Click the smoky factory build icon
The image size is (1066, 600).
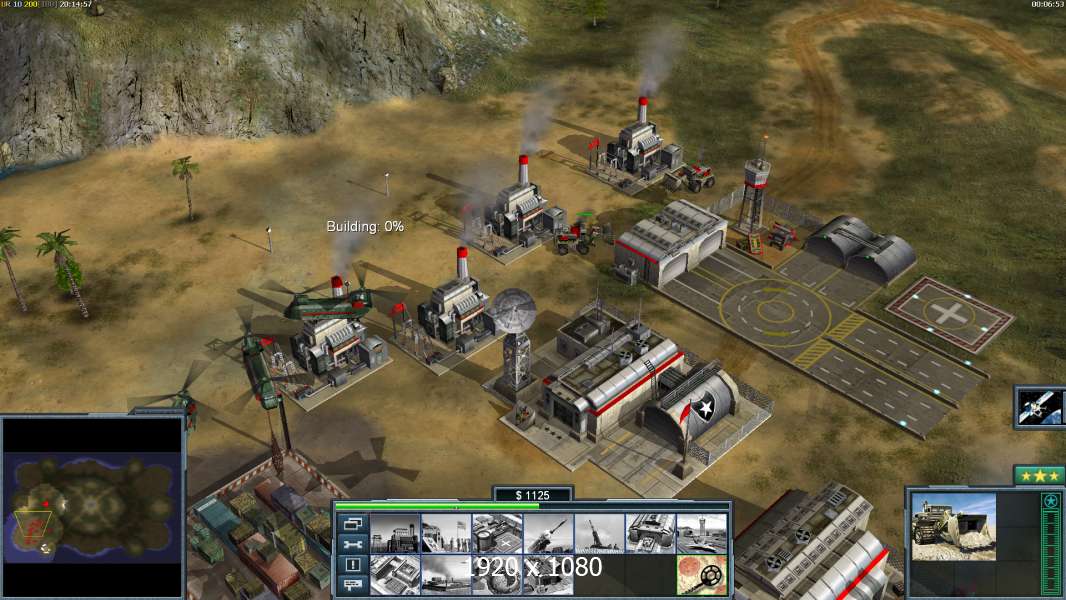[x=446, y=575]
